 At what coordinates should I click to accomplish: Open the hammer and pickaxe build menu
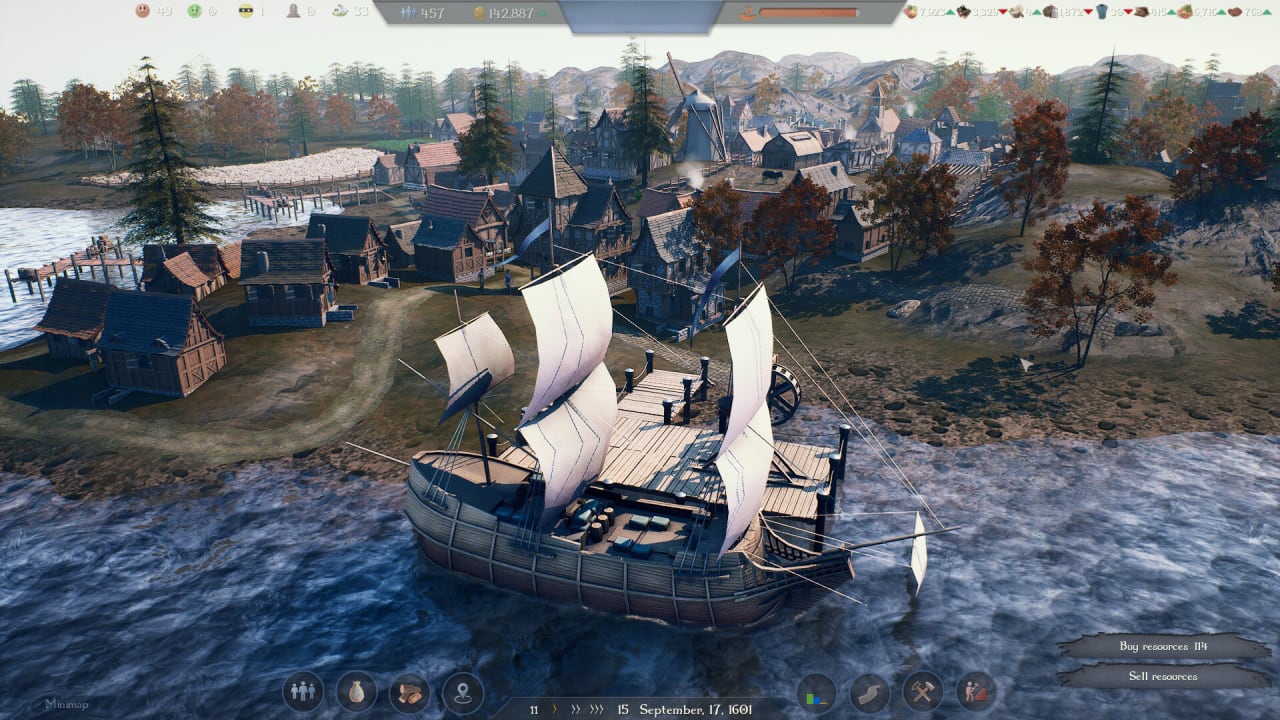(922, 692)
